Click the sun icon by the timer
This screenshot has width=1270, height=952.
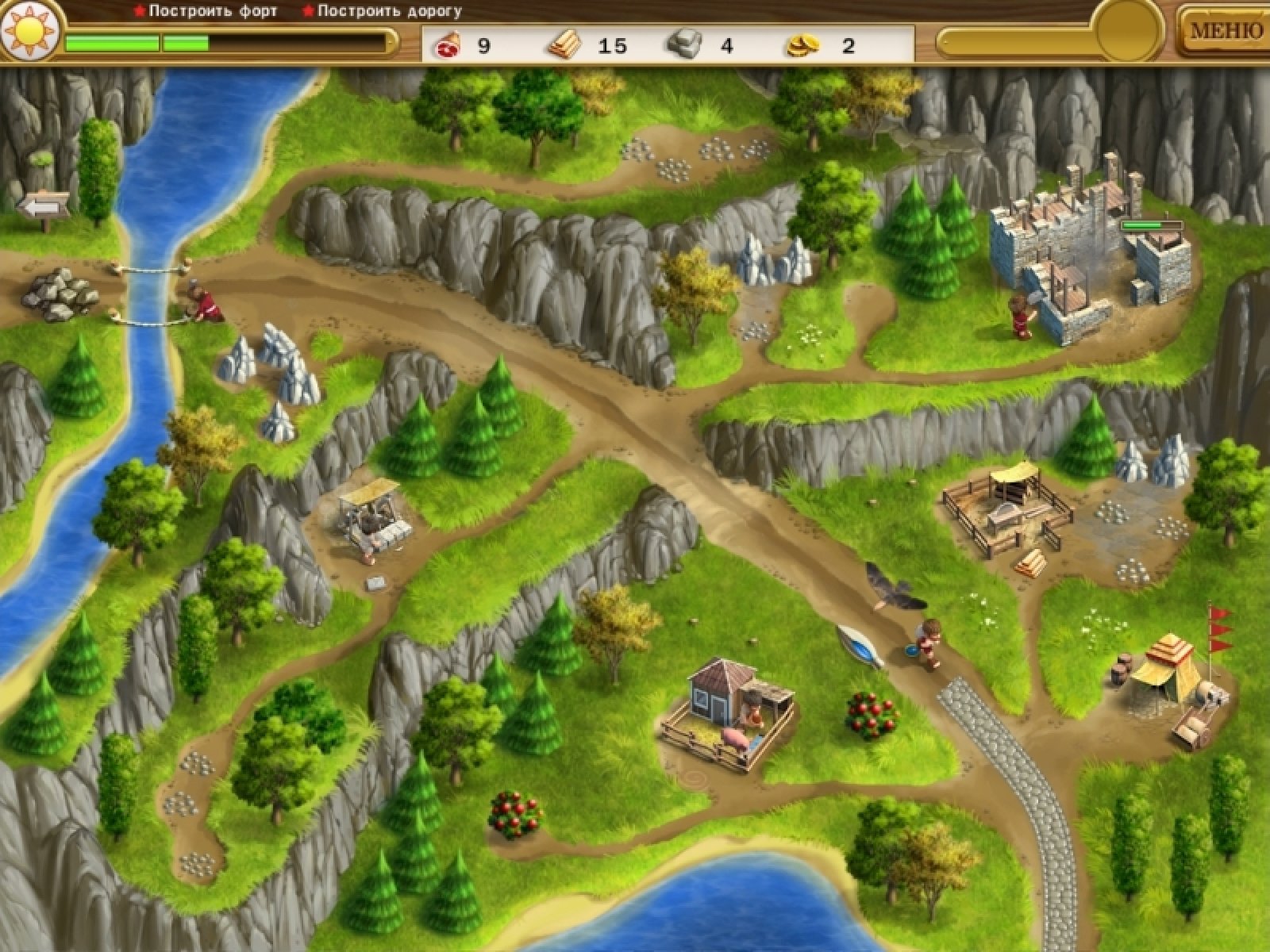pos(29,32)
